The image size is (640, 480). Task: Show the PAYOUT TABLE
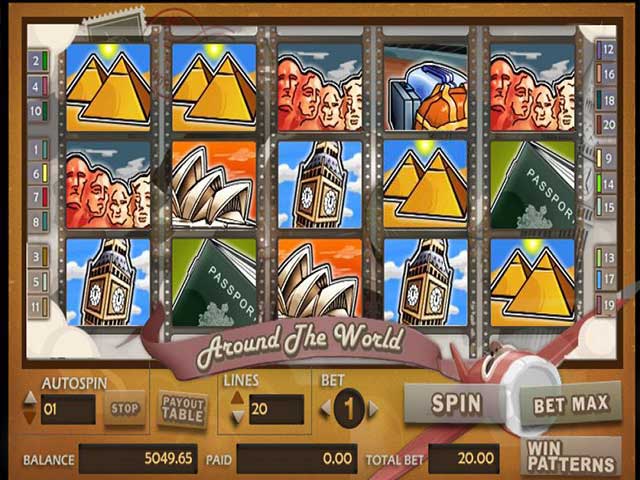click(x=183, y=408)
